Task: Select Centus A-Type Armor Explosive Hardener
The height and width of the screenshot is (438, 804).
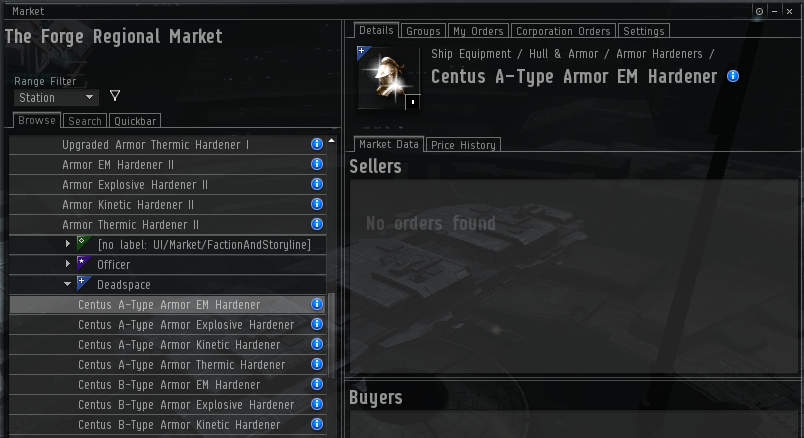Action: [x=186, y=325]
